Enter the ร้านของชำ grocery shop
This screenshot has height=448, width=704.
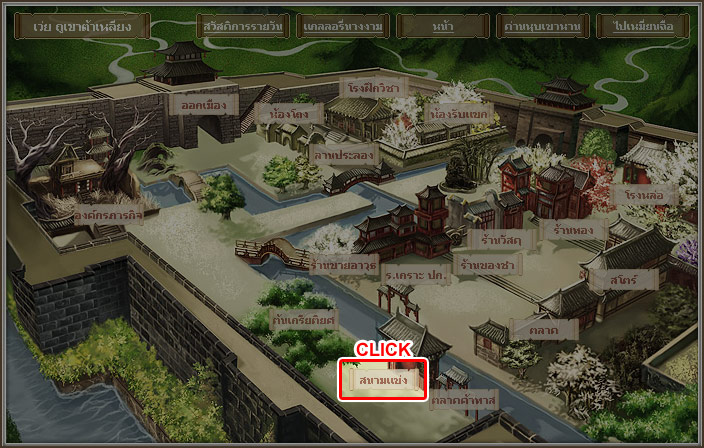(488, 265)
